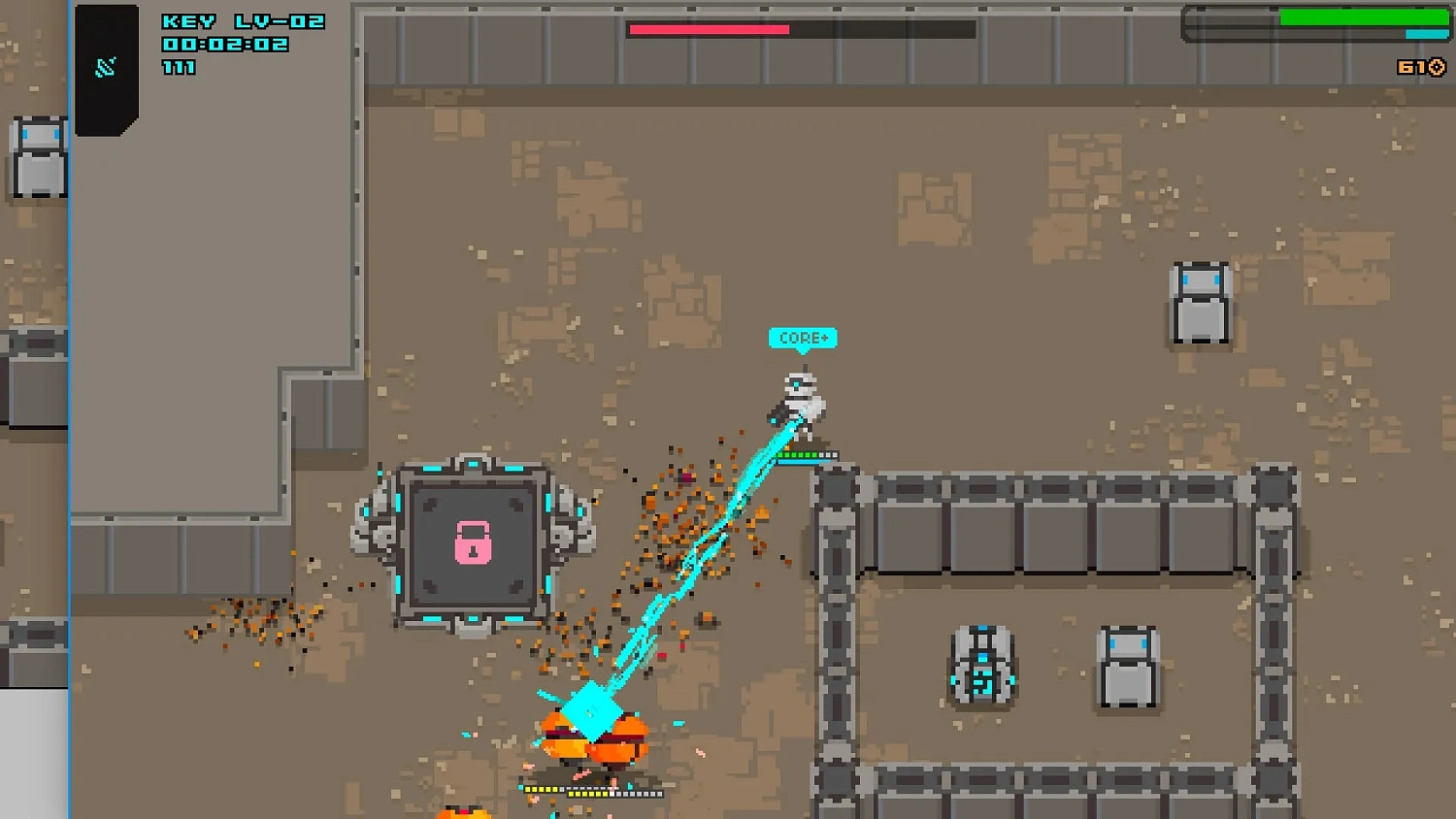Activate the cyan diamond player character
This screenshot has width=1456, height=819.
pyautogui.click(x=592, y=713)
